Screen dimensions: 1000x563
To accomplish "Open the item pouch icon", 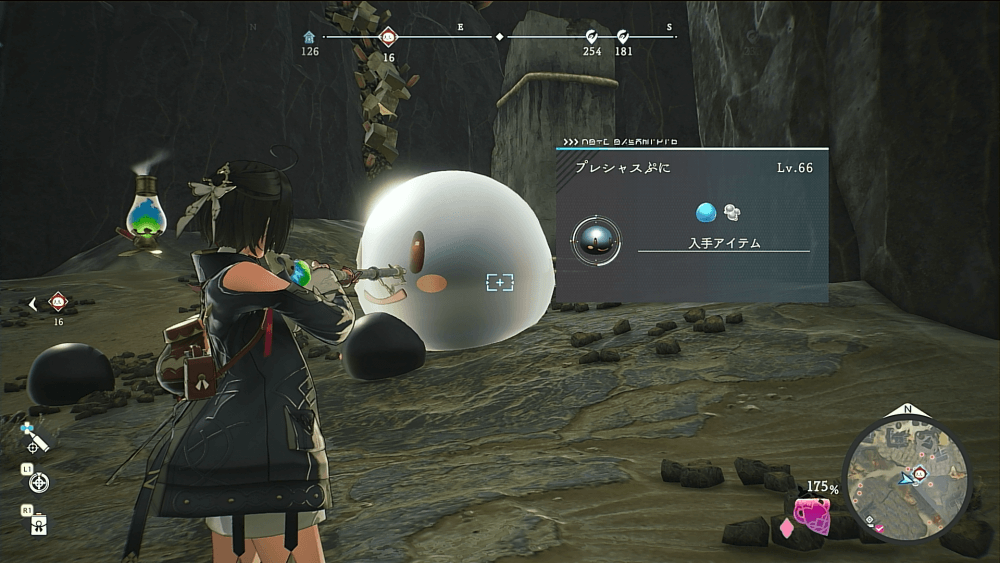I will click(x=39, y=524).
